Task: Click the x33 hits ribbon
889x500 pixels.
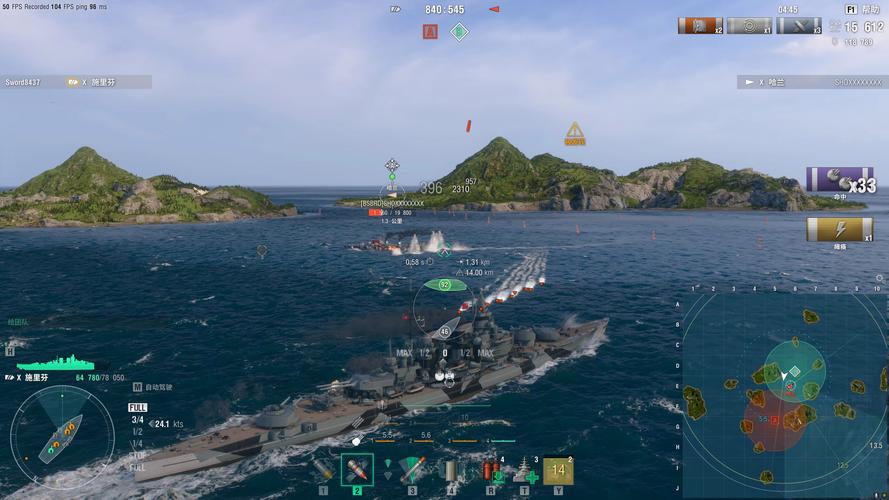Action: pyautogui.click(x=840, y=181)
